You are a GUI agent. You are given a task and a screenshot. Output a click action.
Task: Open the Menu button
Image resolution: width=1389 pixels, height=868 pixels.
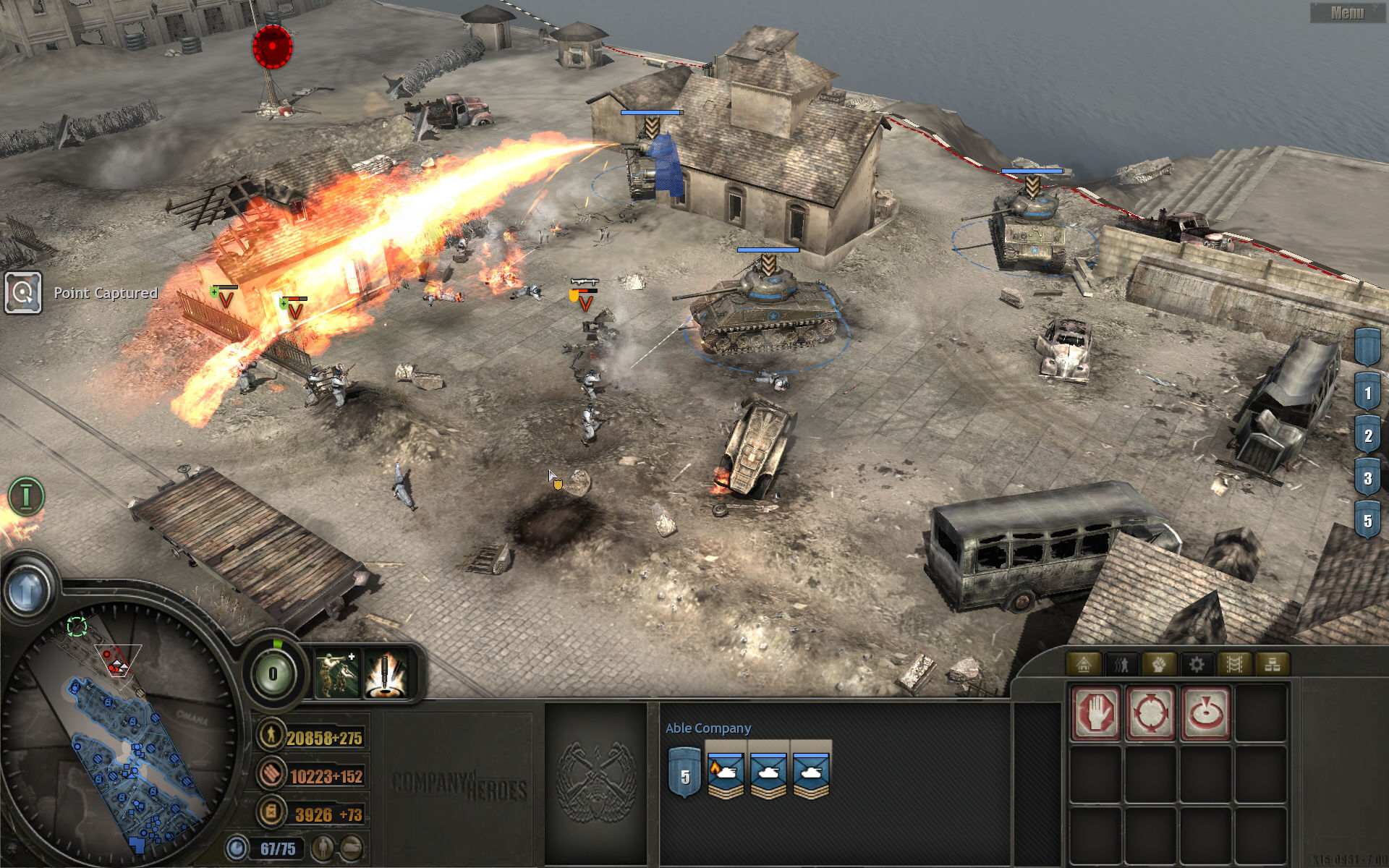[1347, 12]
